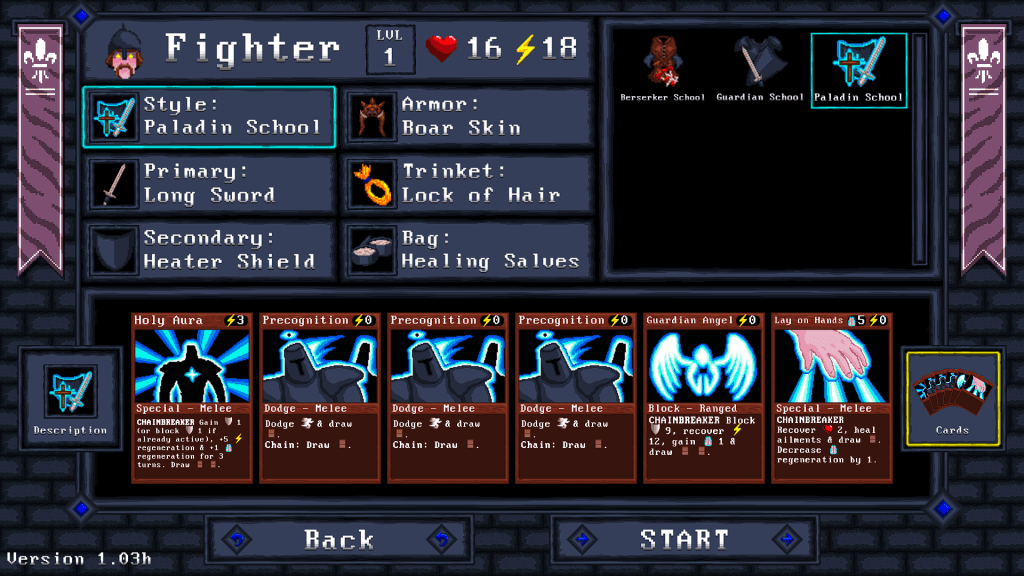Select the Style: Paladin School slot
Screen dimensions: 1024x576
(x=209, y=116)
